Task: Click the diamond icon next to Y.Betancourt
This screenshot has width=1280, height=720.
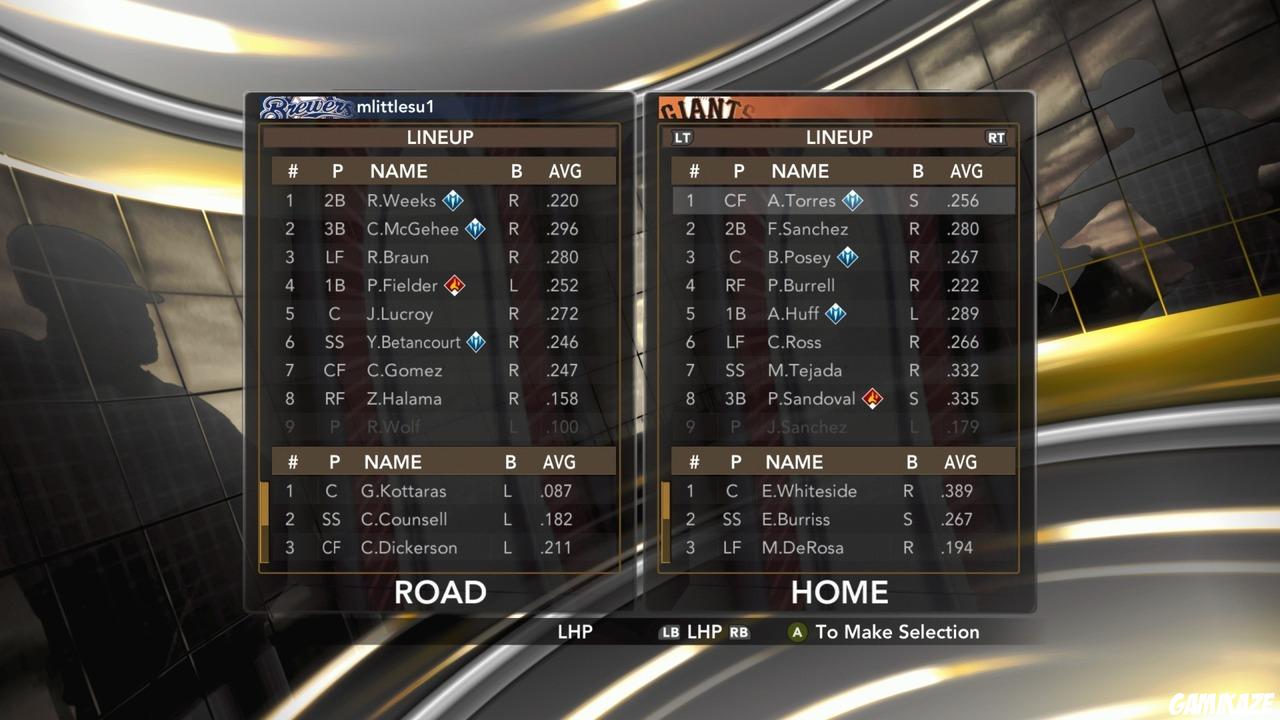Action: [x=476, y=342]
